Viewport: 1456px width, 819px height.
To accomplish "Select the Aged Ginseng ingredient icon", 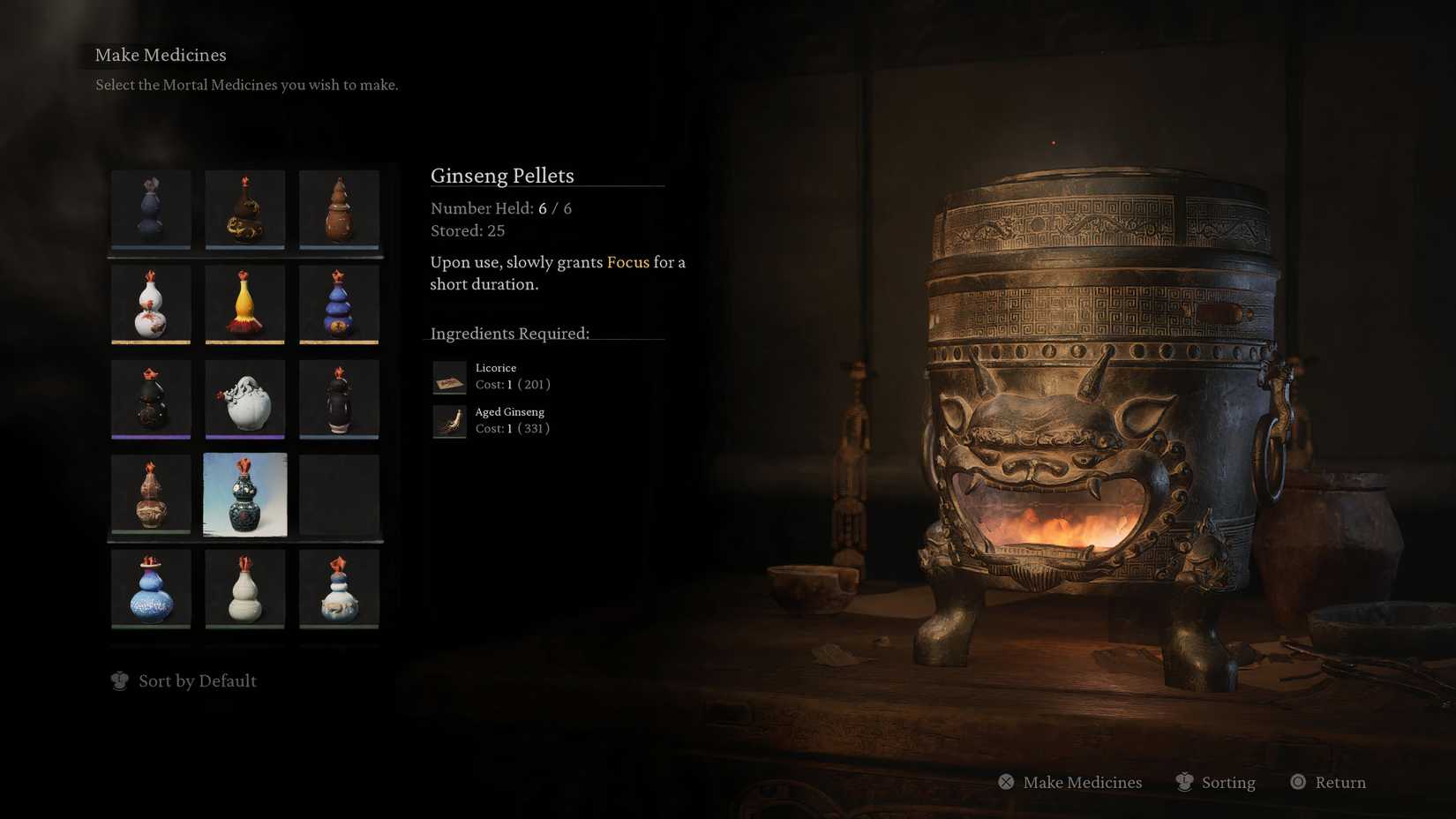I will click(x=449, y=421).
